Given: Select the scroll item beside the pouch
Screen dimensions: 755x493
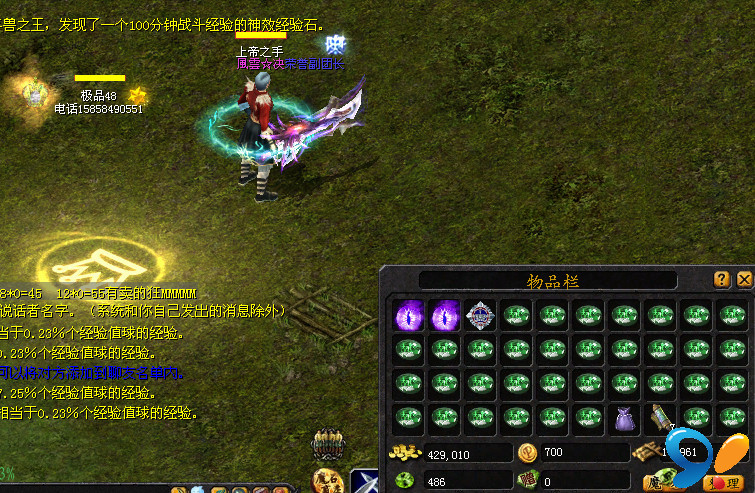Looking at the screenshot, I should 659,418.
